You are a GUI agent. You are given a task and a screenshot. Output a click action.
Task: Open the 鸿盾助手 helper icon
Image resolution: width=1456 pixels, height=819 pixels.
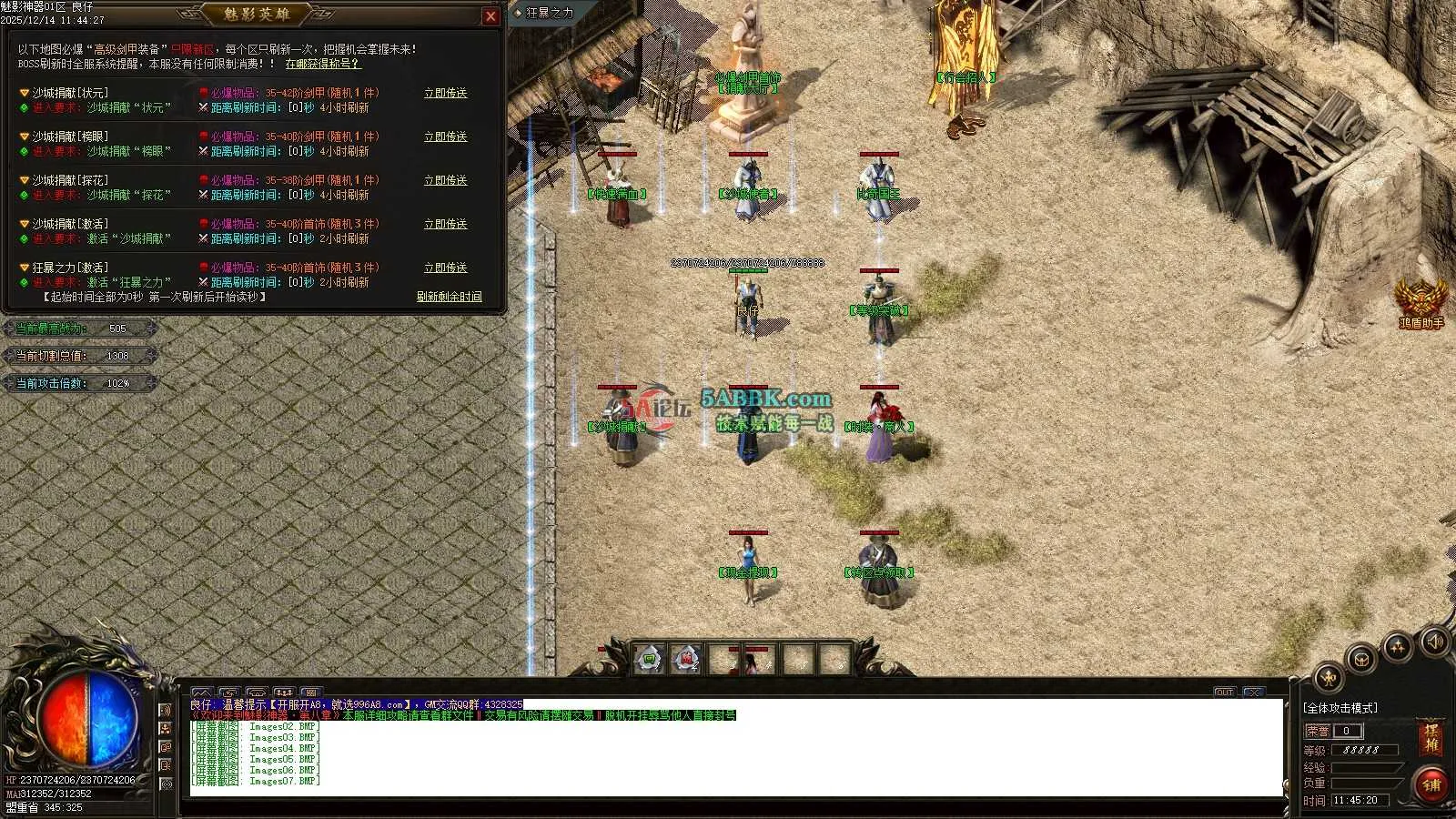(x=1421, y=300)
